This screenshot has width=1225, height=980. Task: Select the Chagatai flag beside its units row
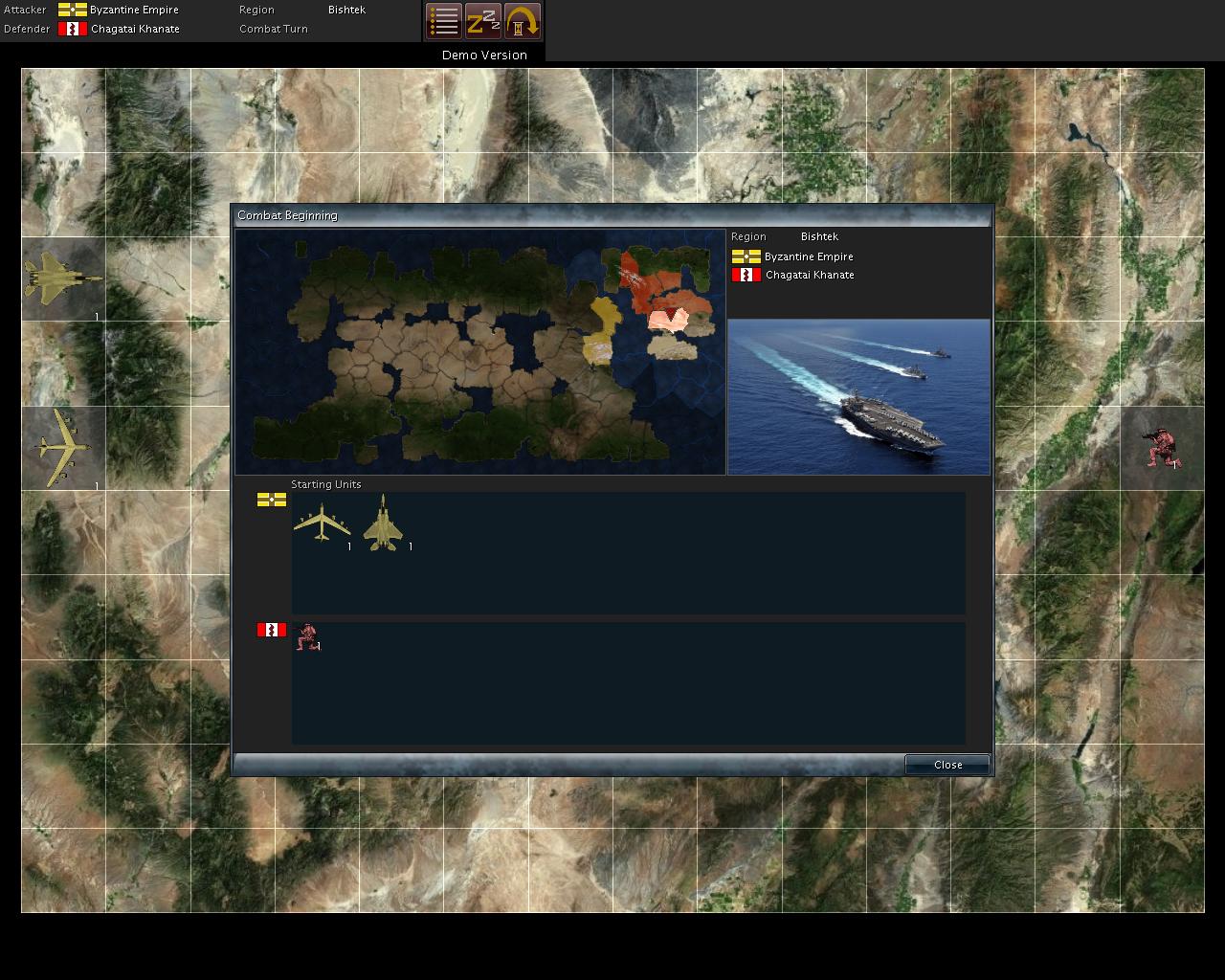pos(271,630)
